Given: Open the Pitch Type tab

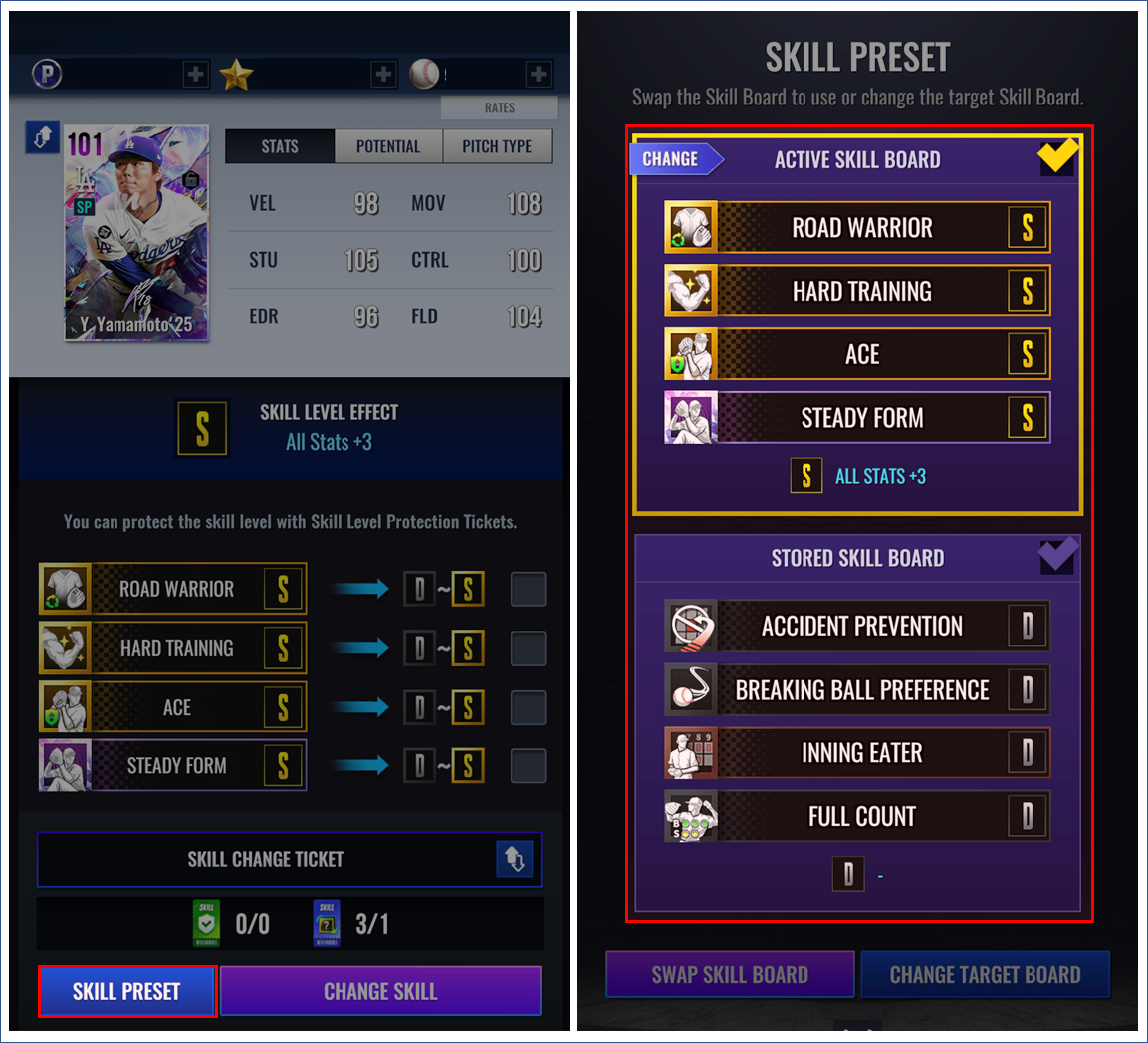Looking at the screenshot, I should pyautogui.click(x=497, y=146).
